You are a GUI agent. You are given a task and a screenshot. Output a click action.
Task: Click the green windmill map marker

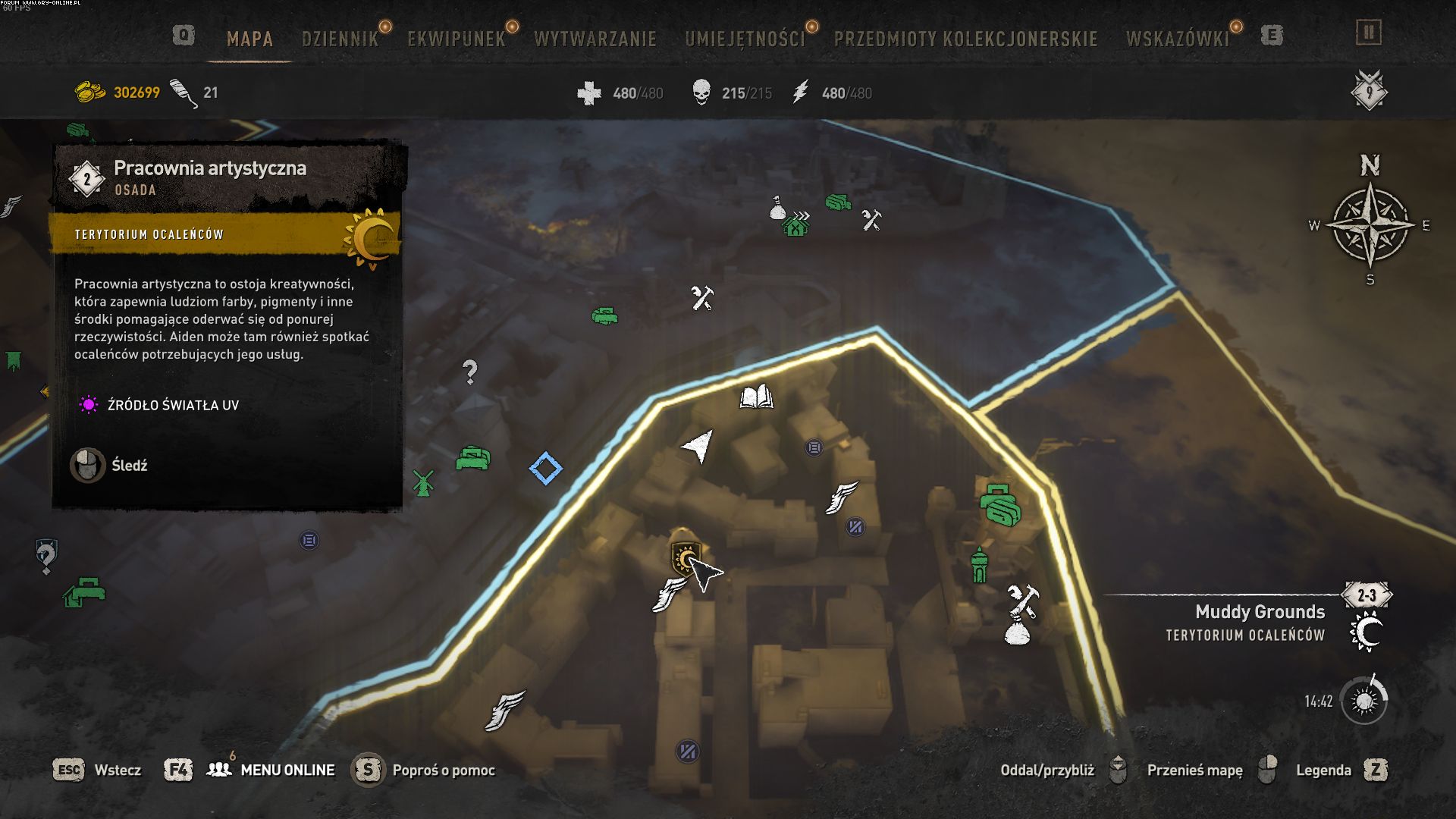[x=423, y=482]
